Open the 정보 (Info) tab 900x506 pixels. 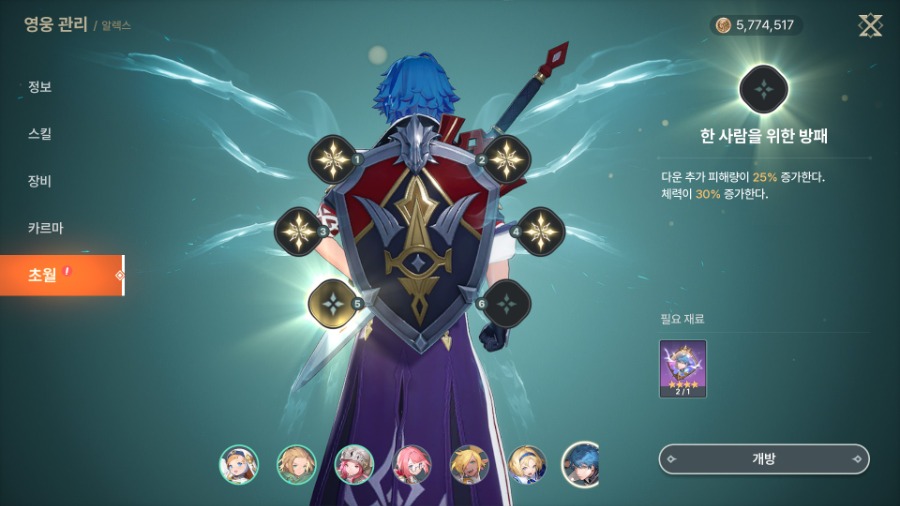coord(40,87)
